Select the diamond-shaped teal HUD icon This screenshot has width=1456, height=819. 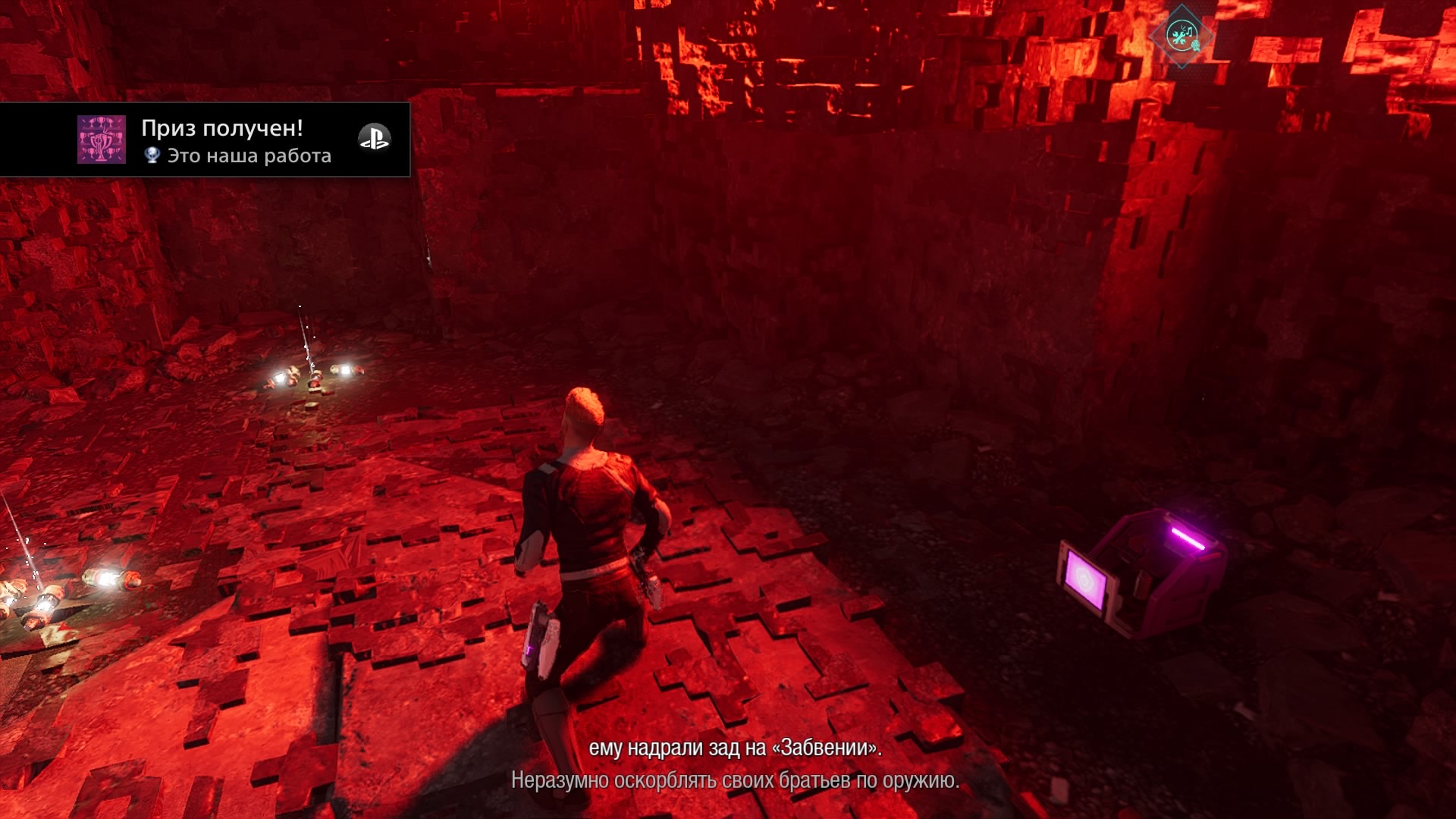(x=1181, y=34)
